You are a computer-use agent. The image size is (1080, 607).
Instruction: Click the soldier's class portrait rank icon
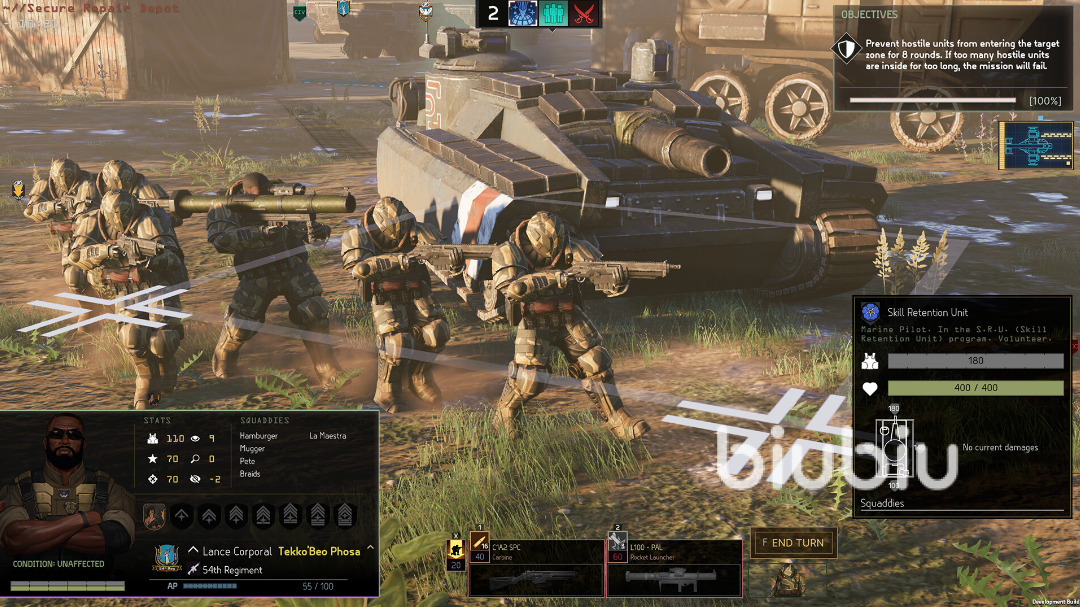(154, 516)
